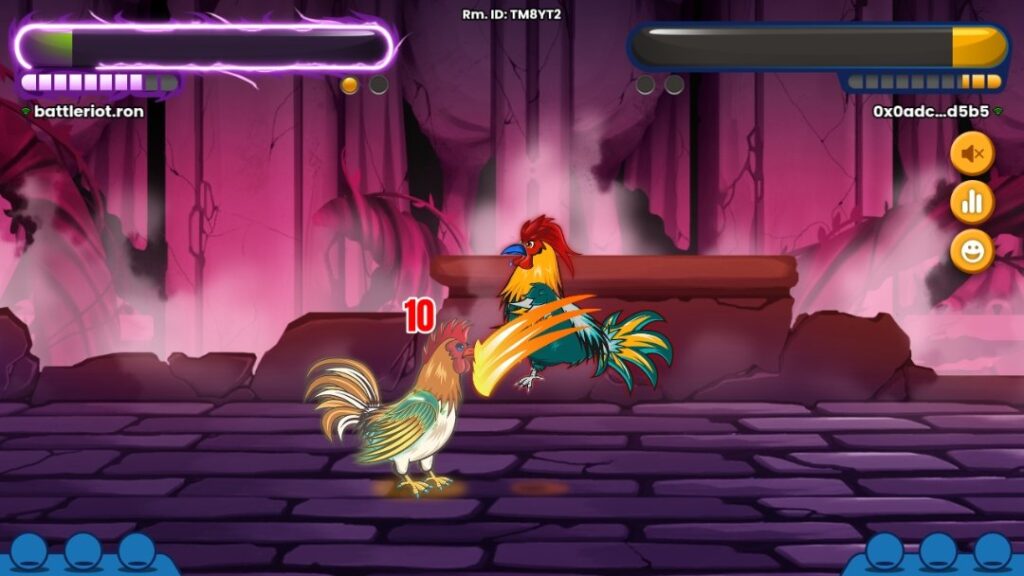Viewport: 1024px width, 576px height.
Task: Click the 0x0adc...d5b5 opponent name
Action: (931, 111)
